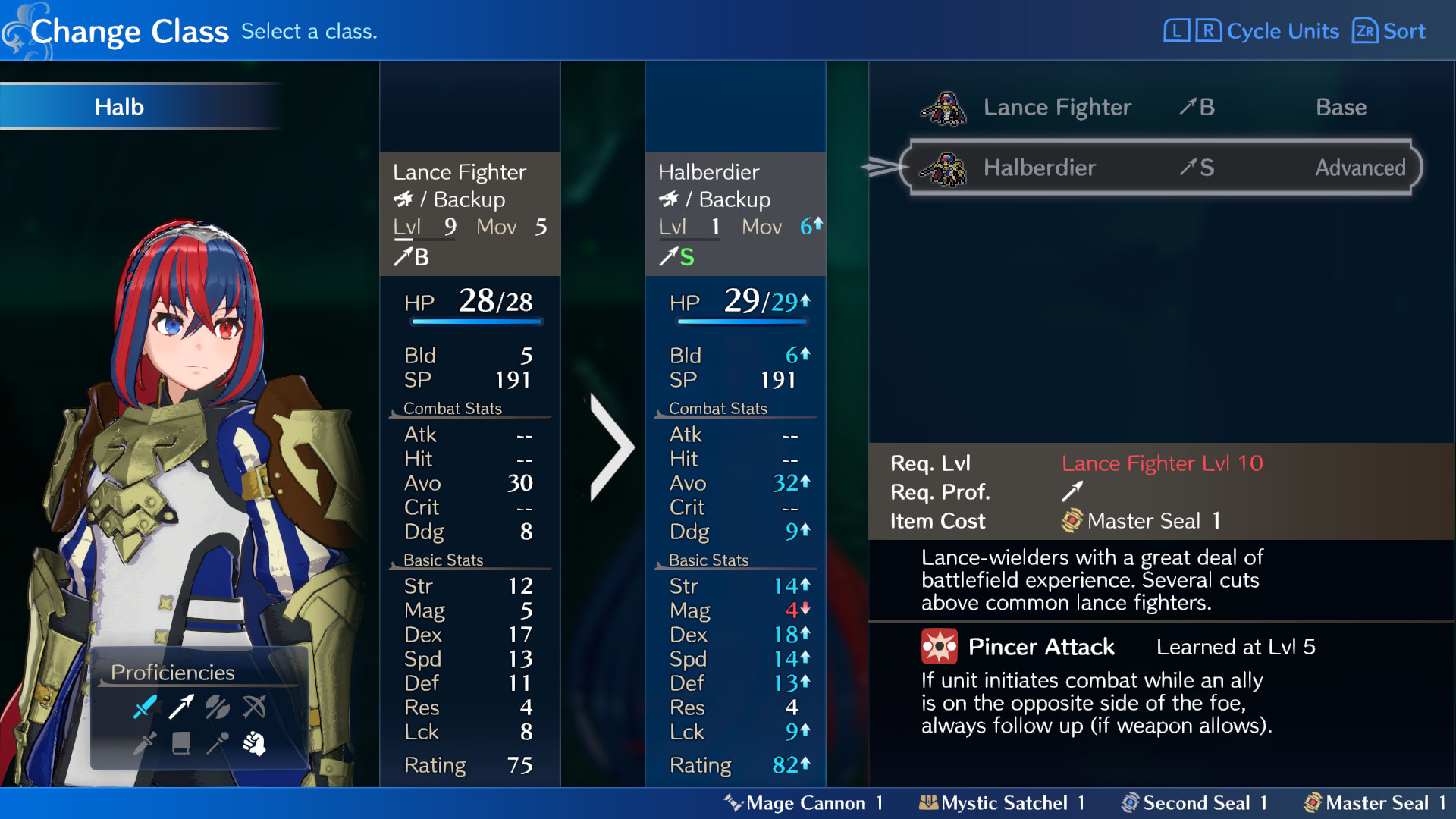Click the Pincer Attack skill icon
This screenshot has height=819, width=1456.
(x=939, y=647)
